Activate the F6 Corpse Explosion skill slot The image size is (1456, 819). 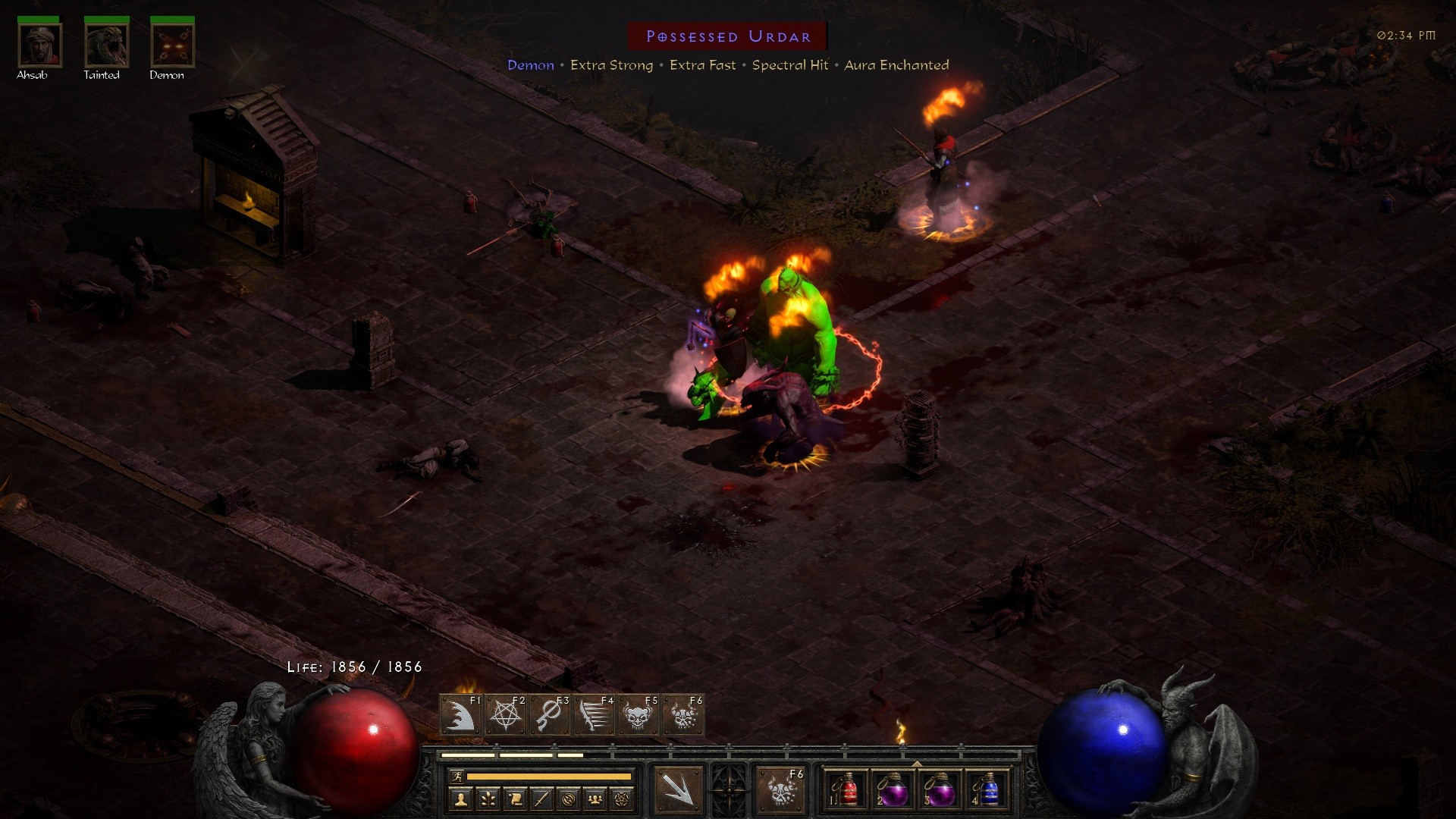(682, 715)
